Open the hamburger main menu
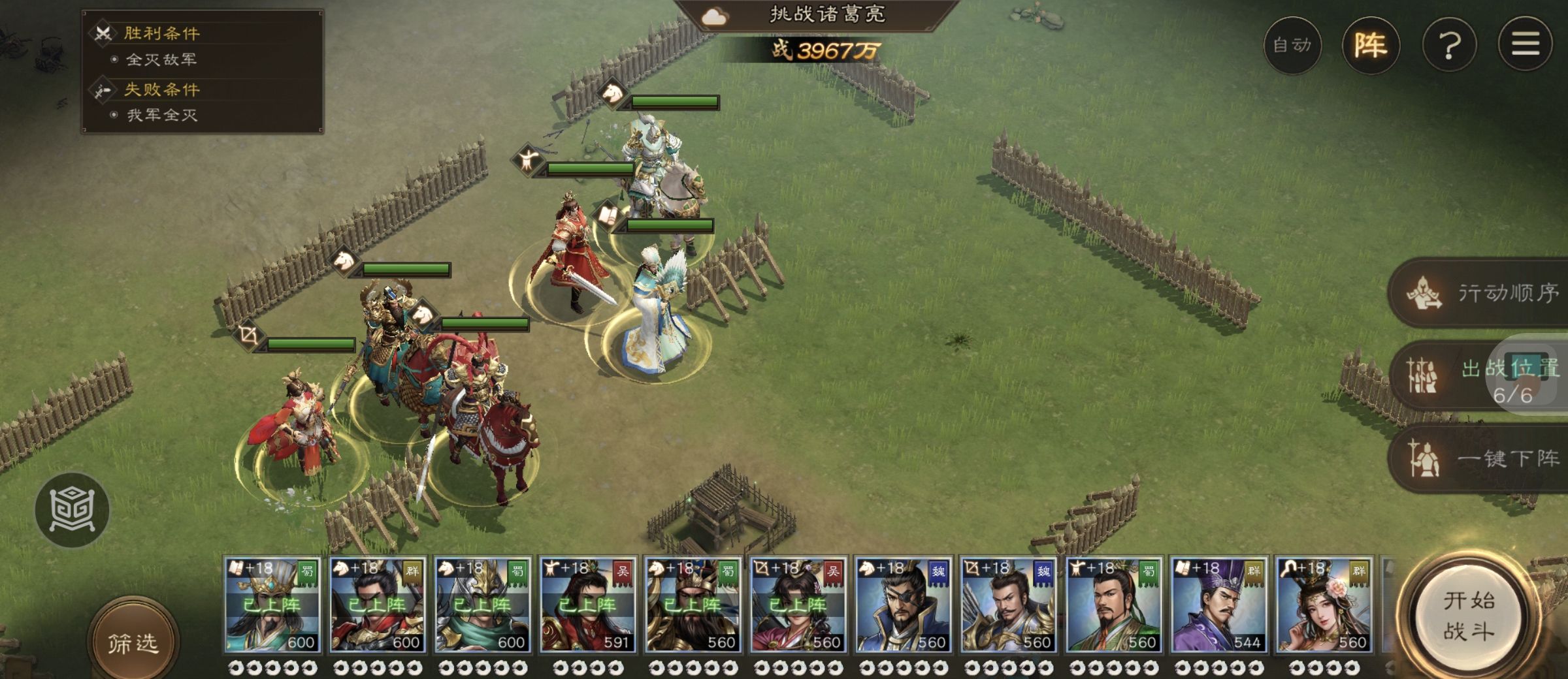 tap(1525, 45)
